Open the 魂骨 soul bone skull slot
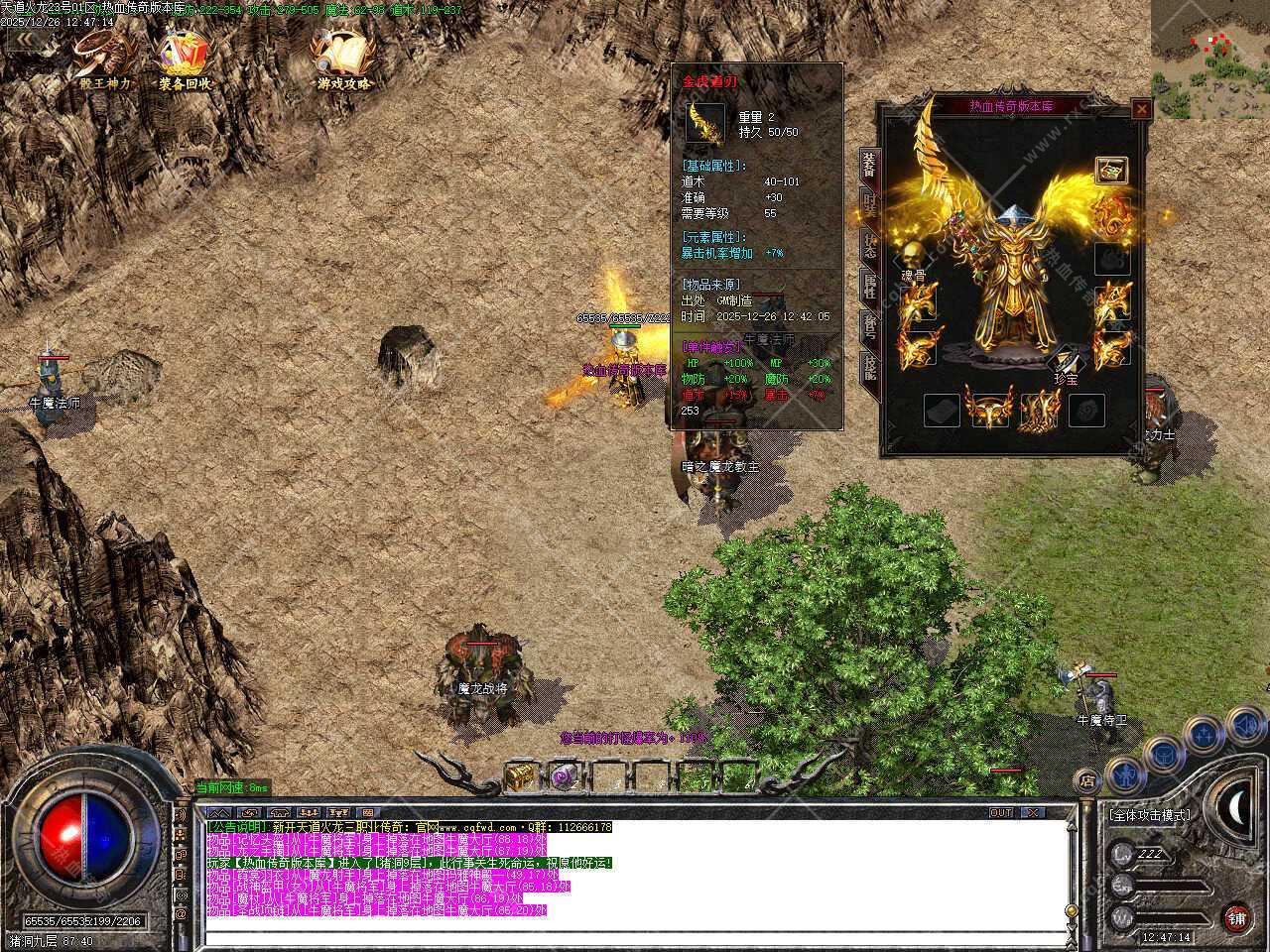1270x952 pixels. pyautogui.click(x=913, y=254)
